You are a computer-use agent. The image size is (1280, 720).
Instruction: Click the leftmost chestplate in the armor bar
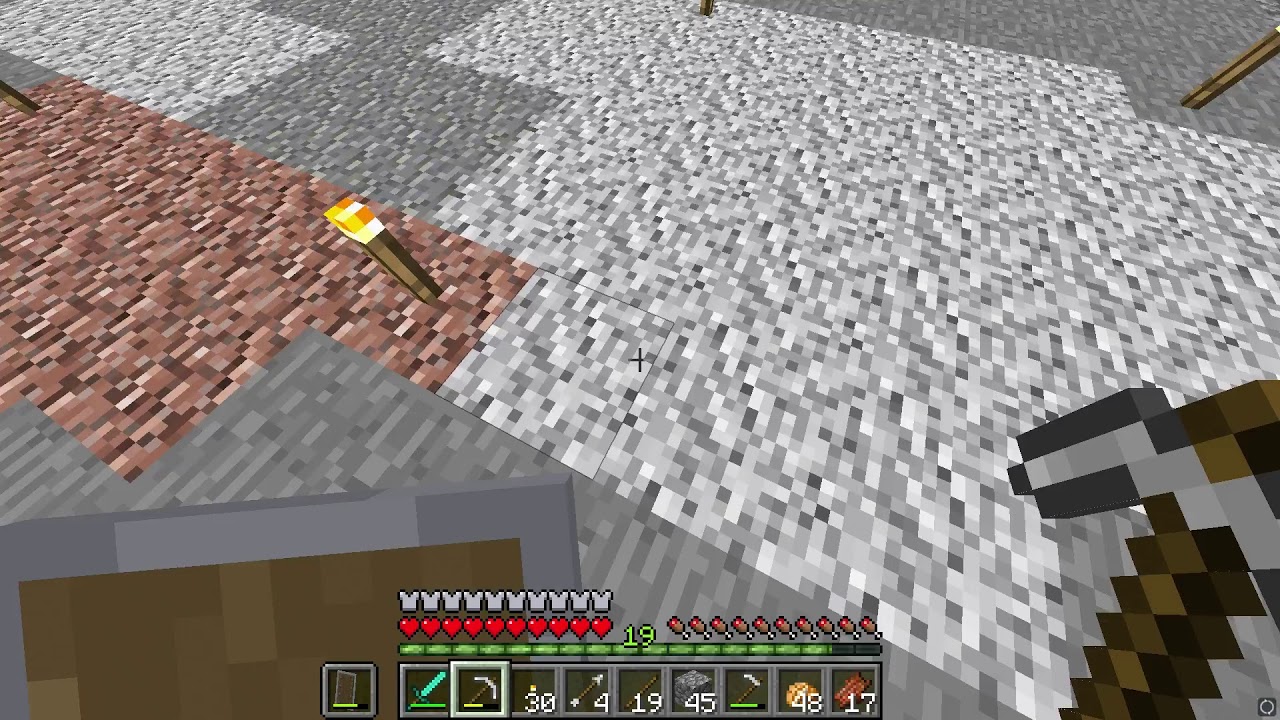point(408,600)
